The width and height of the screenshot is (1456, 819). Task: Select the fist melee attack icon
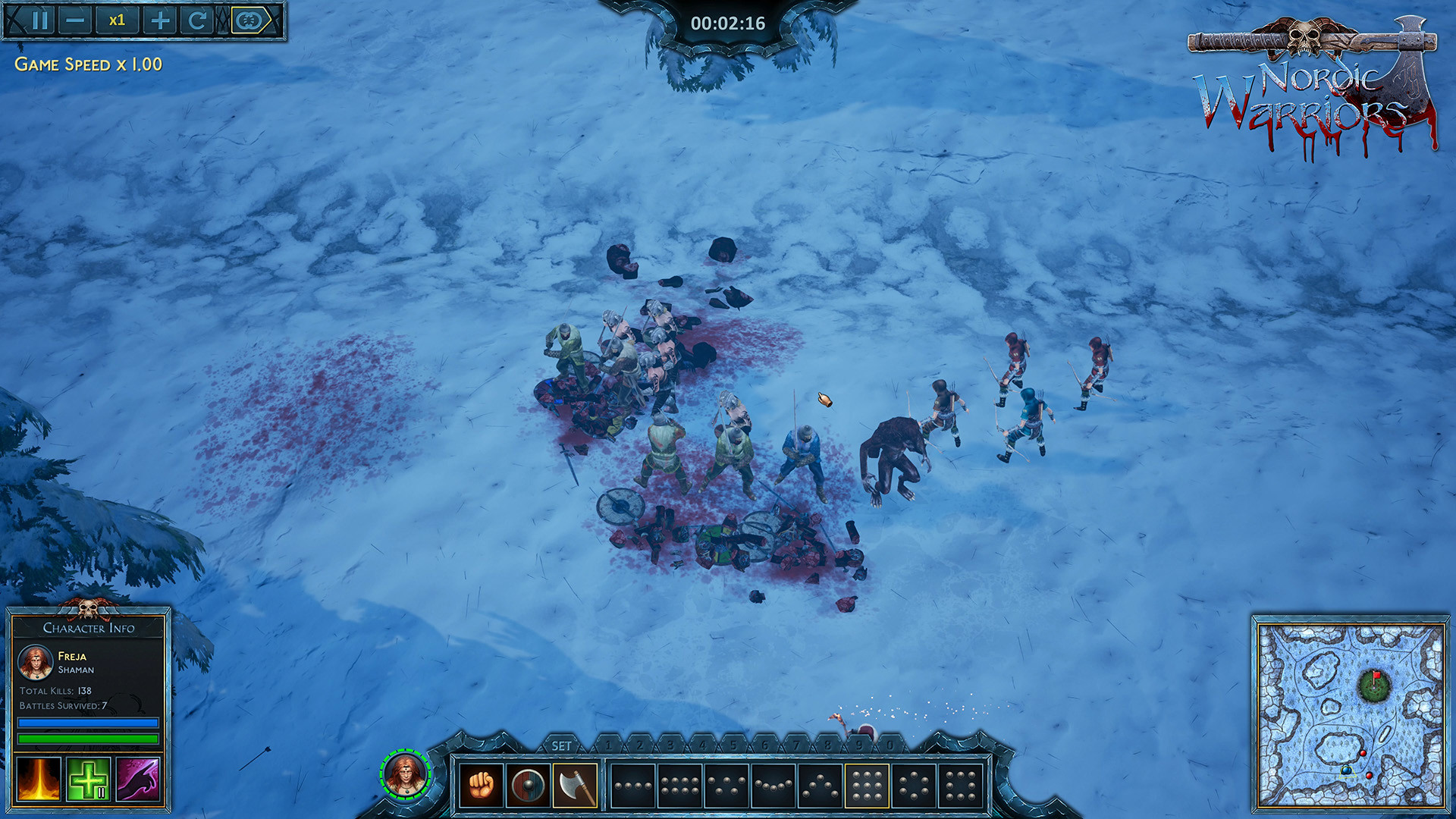(482, 784)
